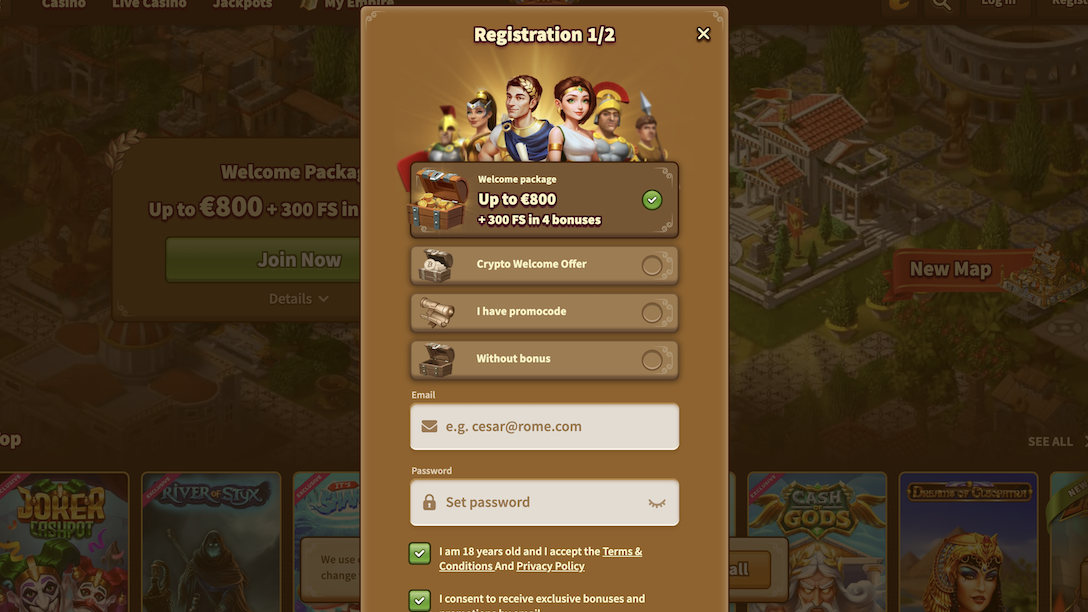This screenshot has height=612, width=1088.
Task: Open the Terms & Conditions link
Action: point(622,551)
